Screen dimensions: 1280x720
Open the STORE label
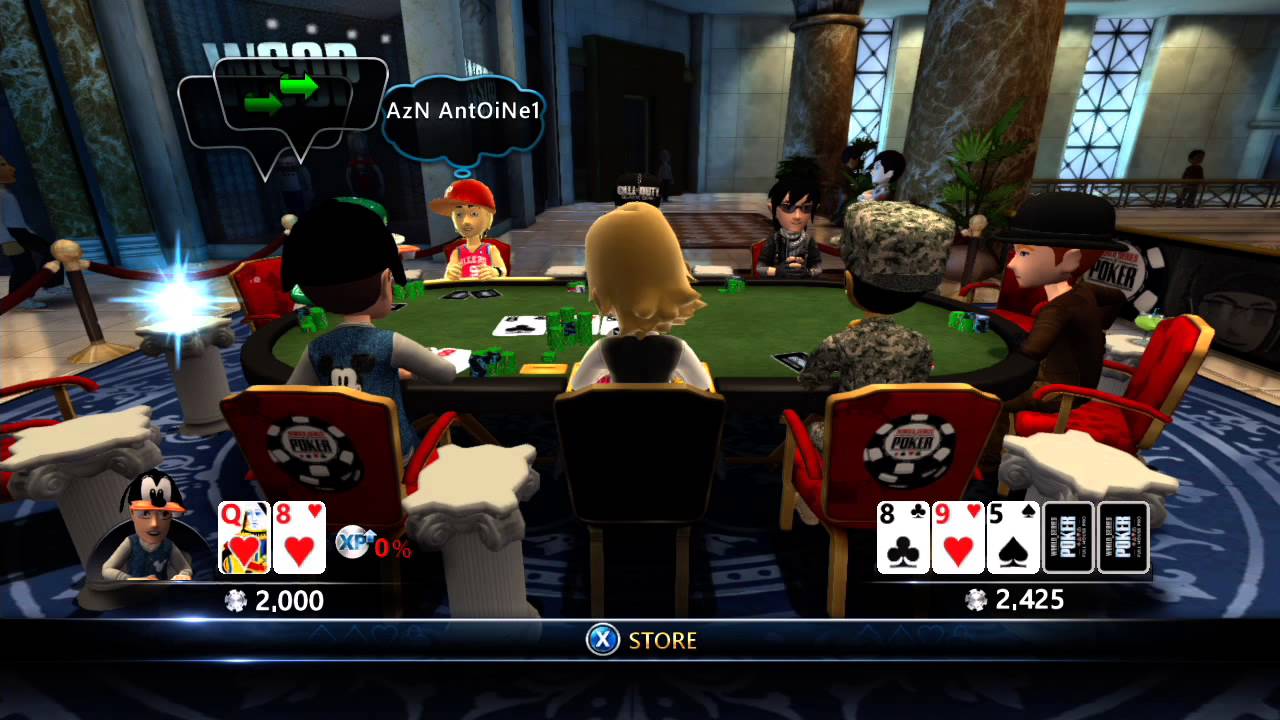pos(662,640)
